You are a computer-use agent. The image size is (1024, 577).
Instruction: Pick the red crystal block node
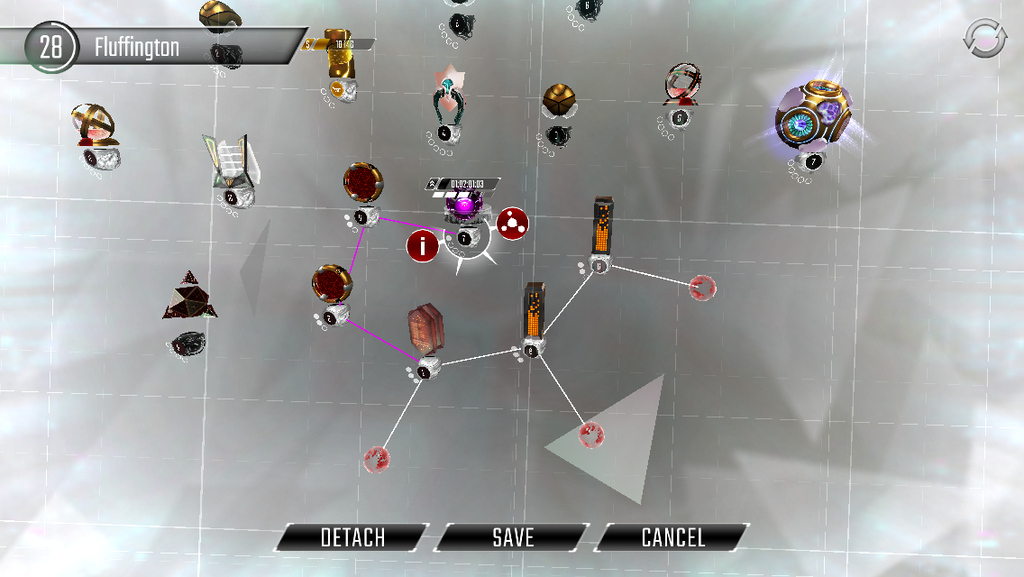point(425,329)
